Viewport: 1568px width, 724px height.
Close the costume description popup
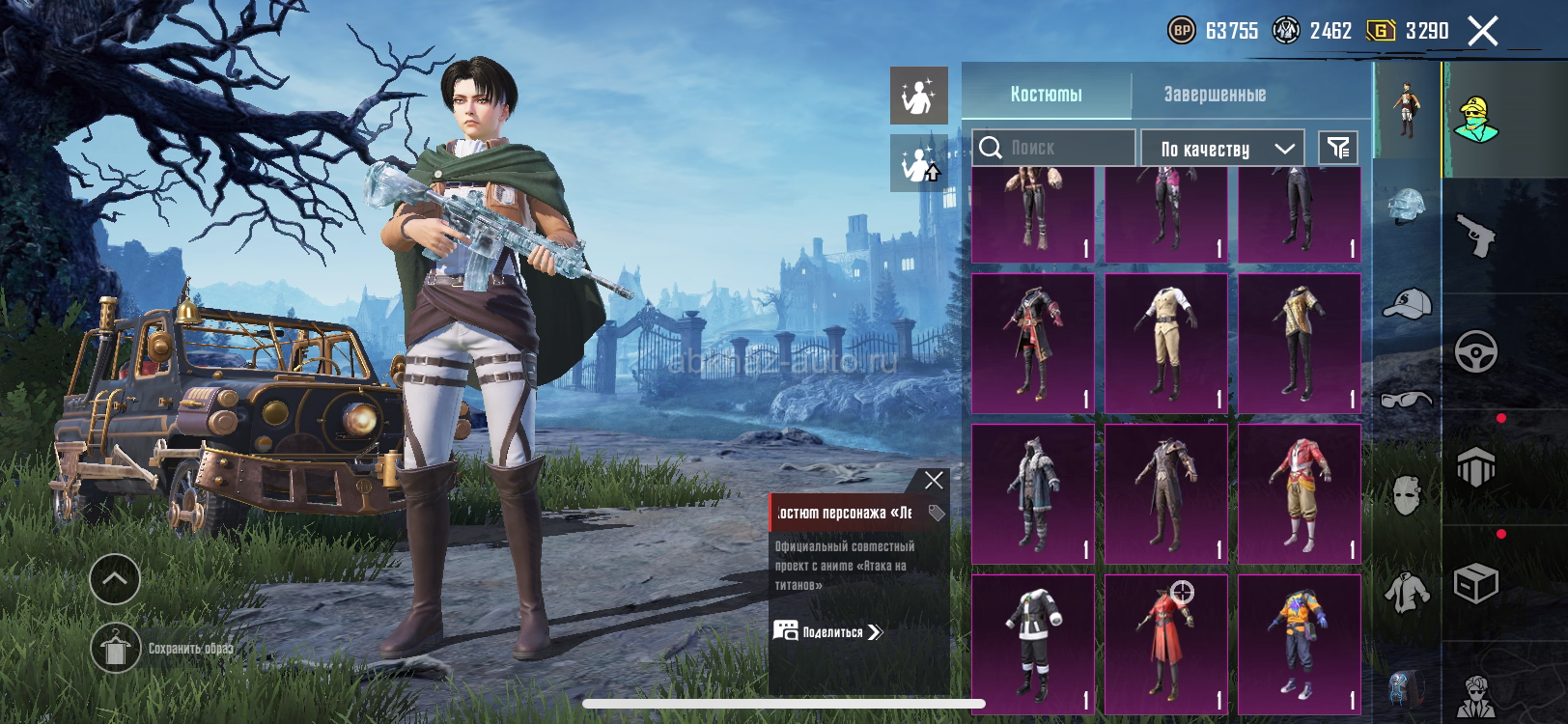click(x=934, y=480)
